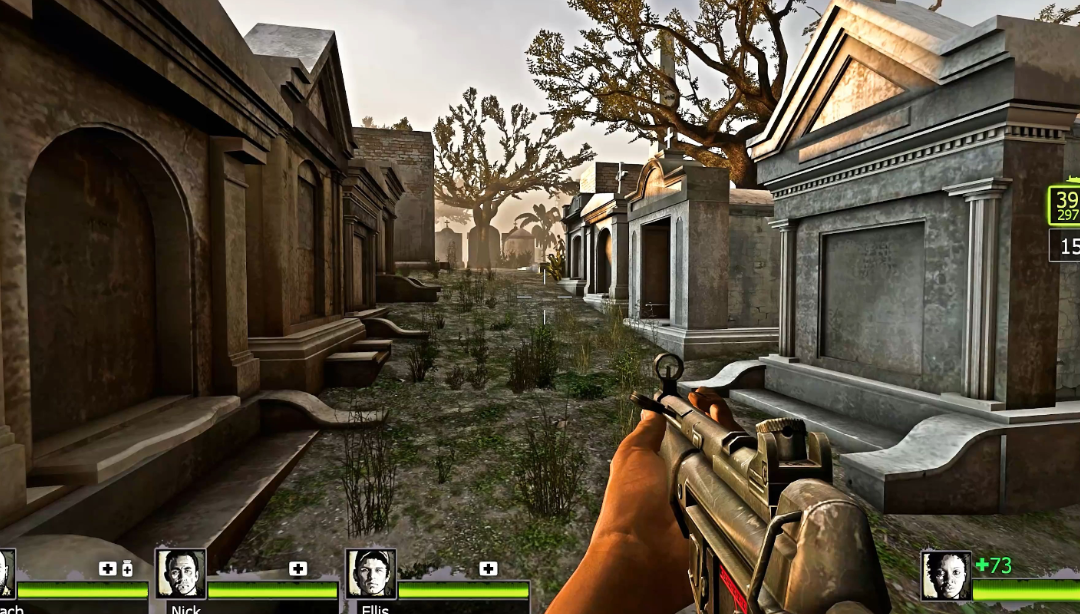Switch to the secondary weapon slot

pos(1065,245)
